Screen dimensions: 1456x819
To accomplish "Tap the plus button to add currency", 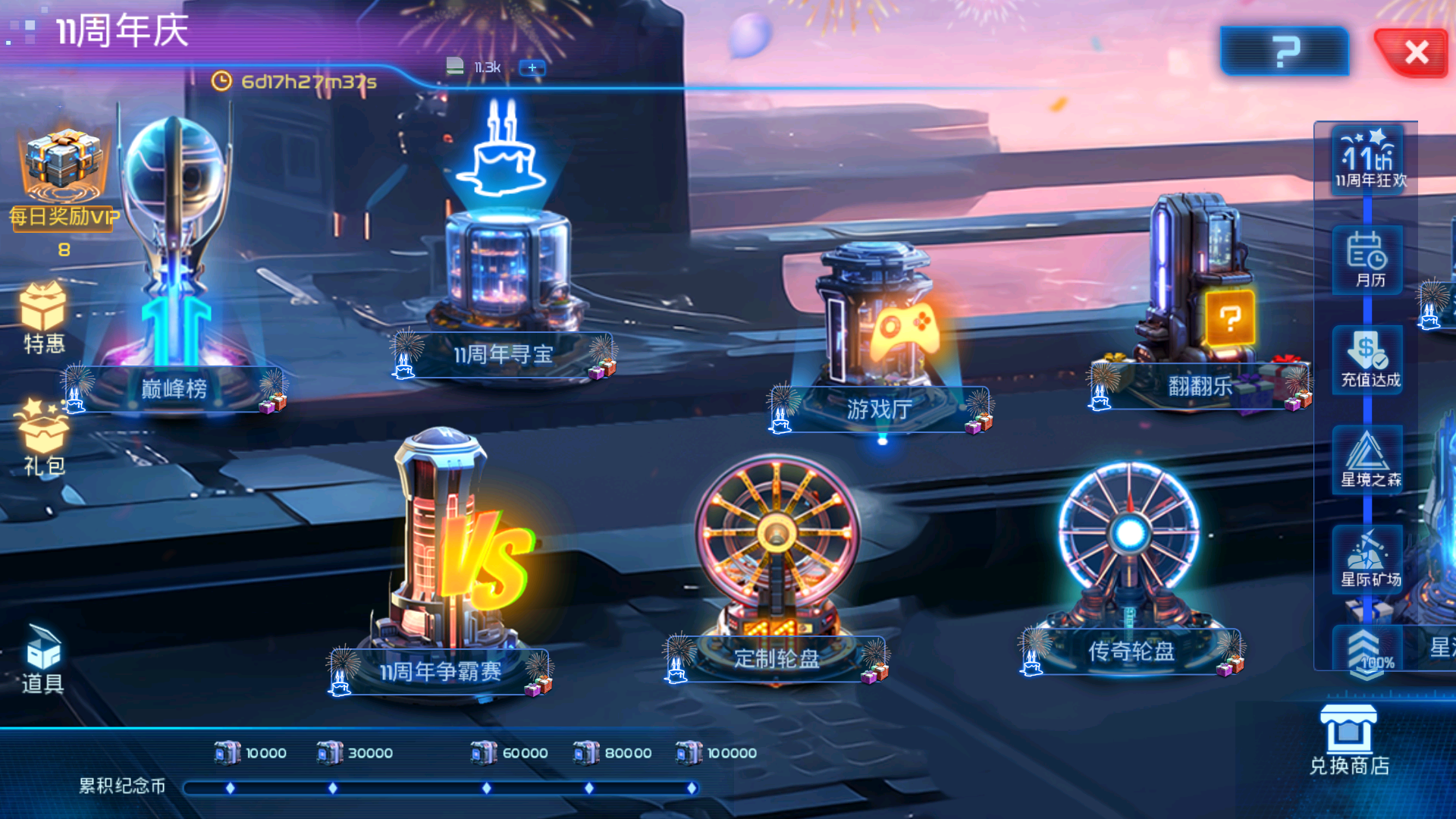I will [x=532, y=67].
